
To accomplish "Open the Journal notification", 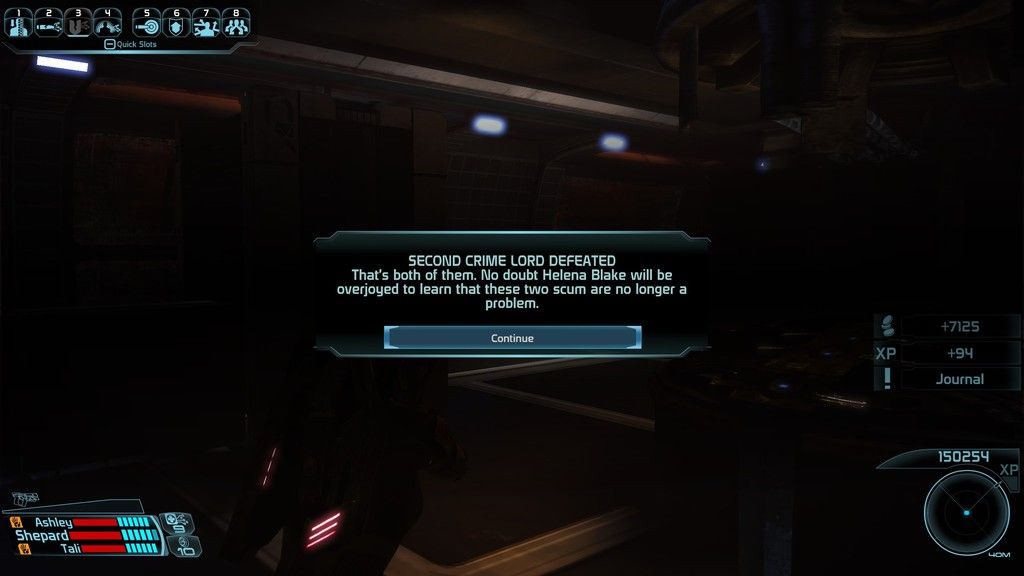I will click(959, 379).
